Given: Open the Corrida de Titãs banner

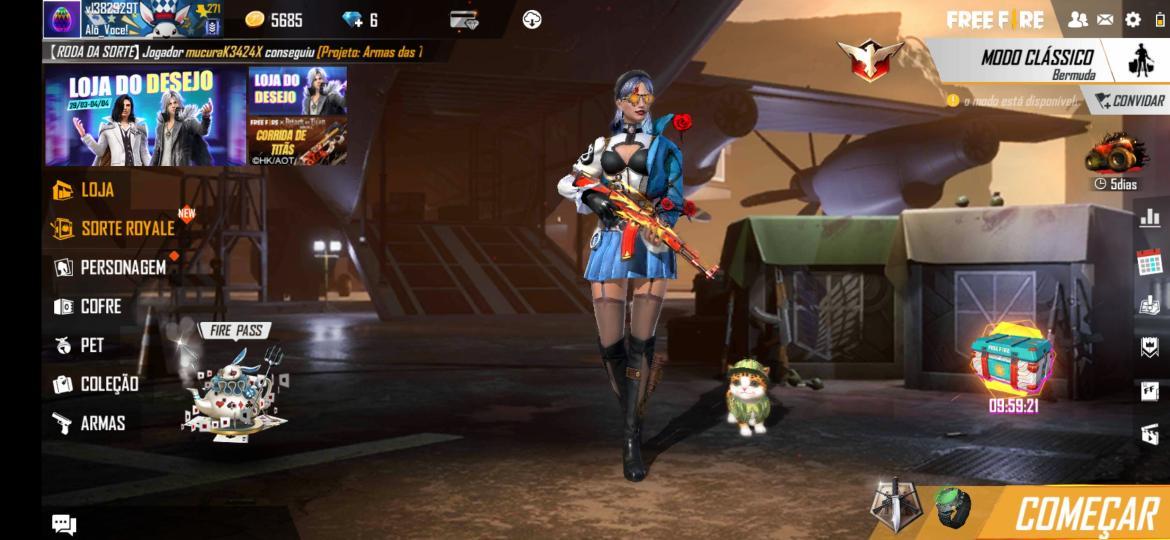Looking at the screenshot, I should pyautogui.click(x=298, y=141).
